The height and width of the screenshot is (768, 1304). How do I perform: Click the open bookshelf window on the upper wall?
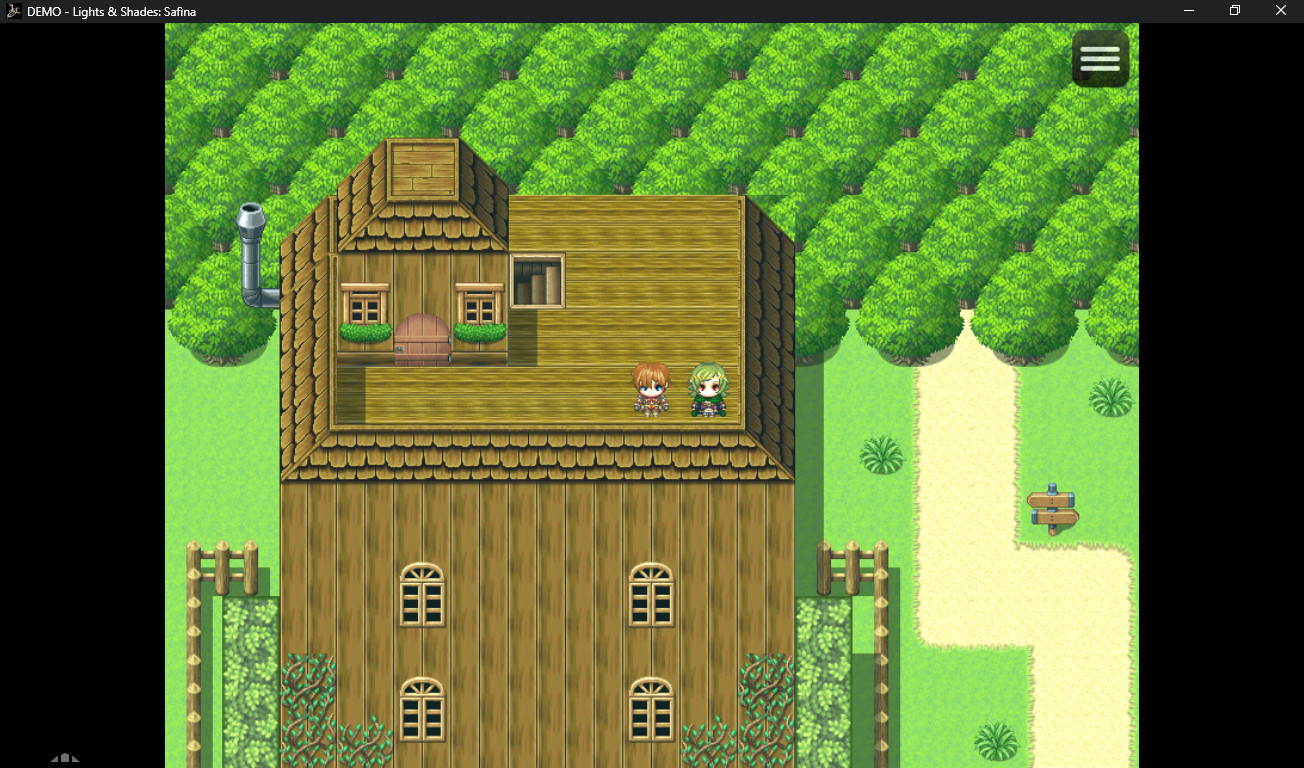tap(537, 280)
